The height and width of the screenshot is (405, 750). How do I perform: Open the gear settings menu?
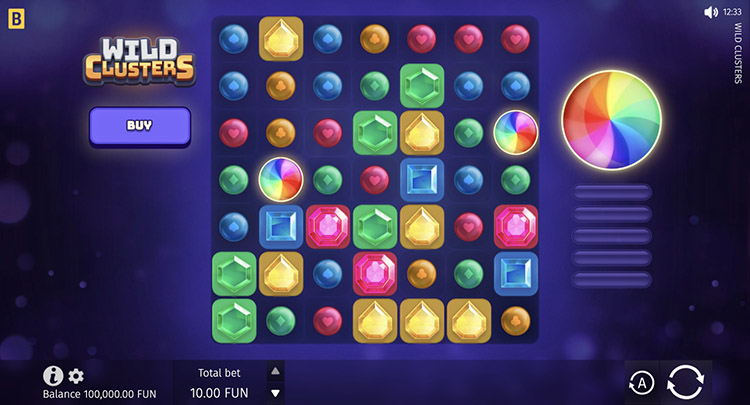[76, 376]
